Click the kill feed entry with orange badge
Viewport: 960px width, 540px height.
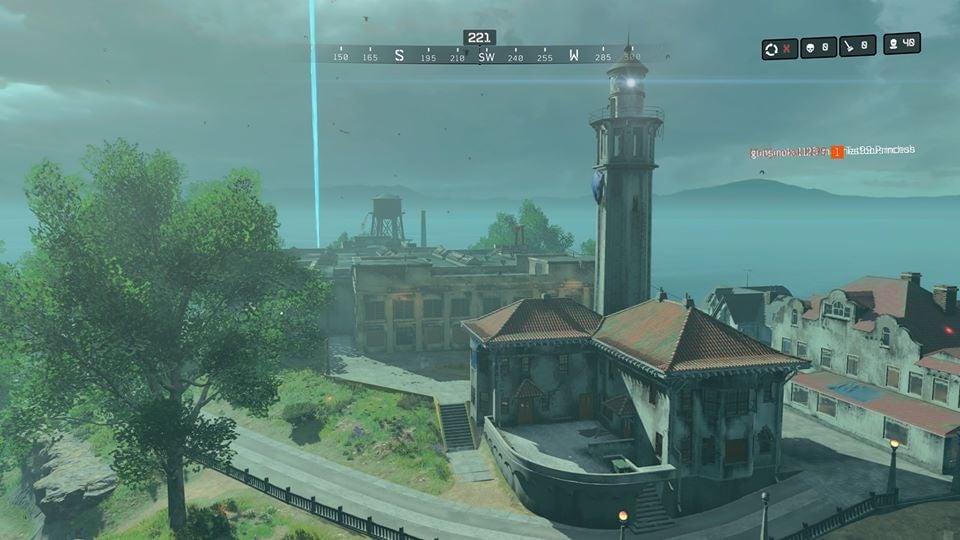click(832, 152)
